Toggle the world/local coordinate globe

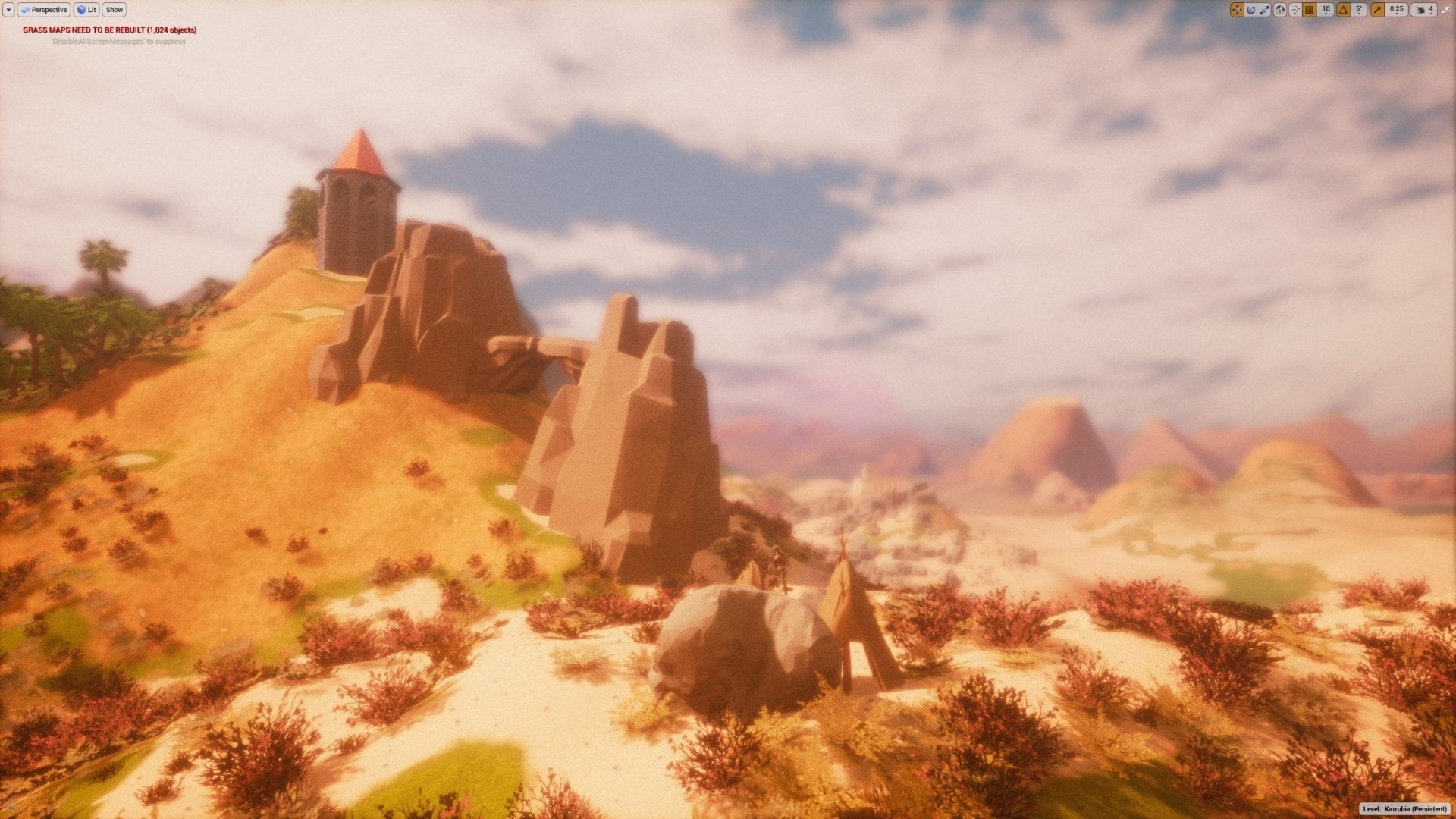point(1280,10)
